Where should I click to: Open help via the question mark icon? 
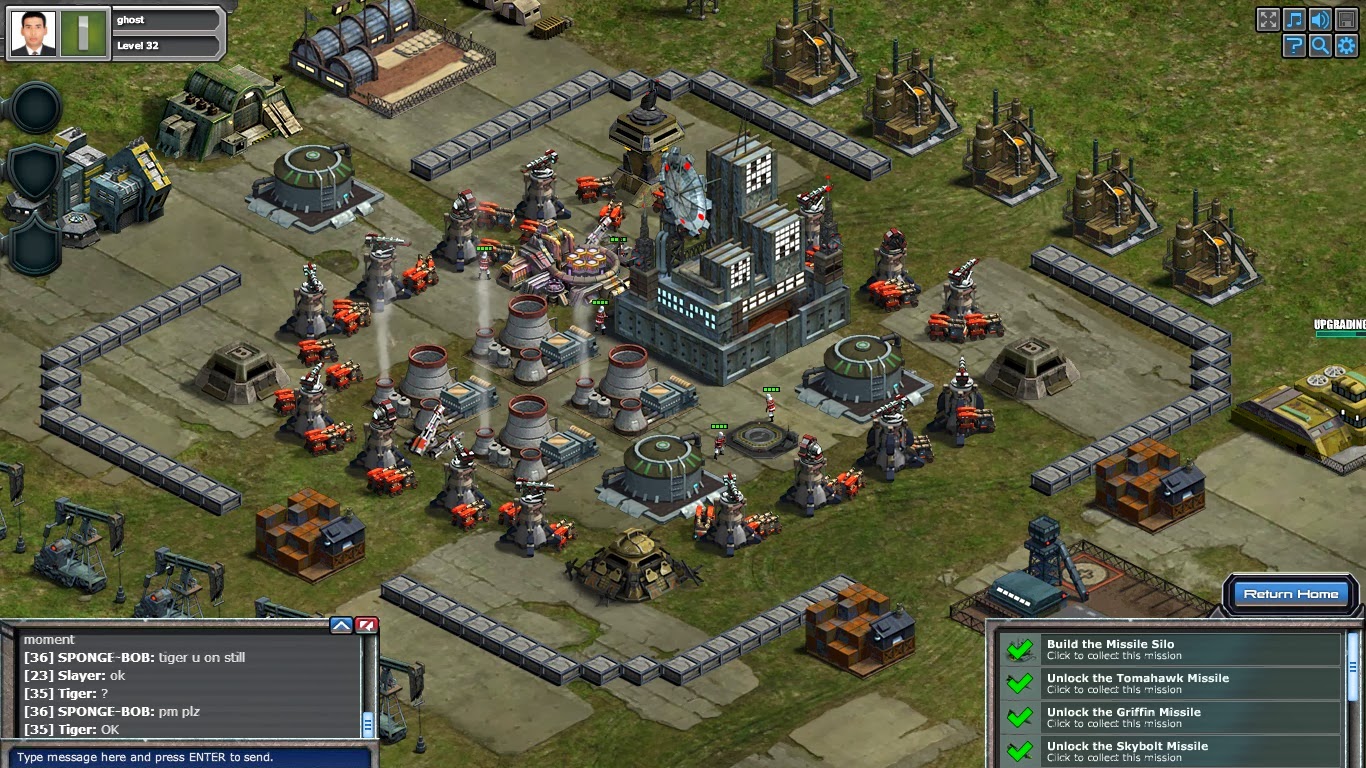(1294, 45)
